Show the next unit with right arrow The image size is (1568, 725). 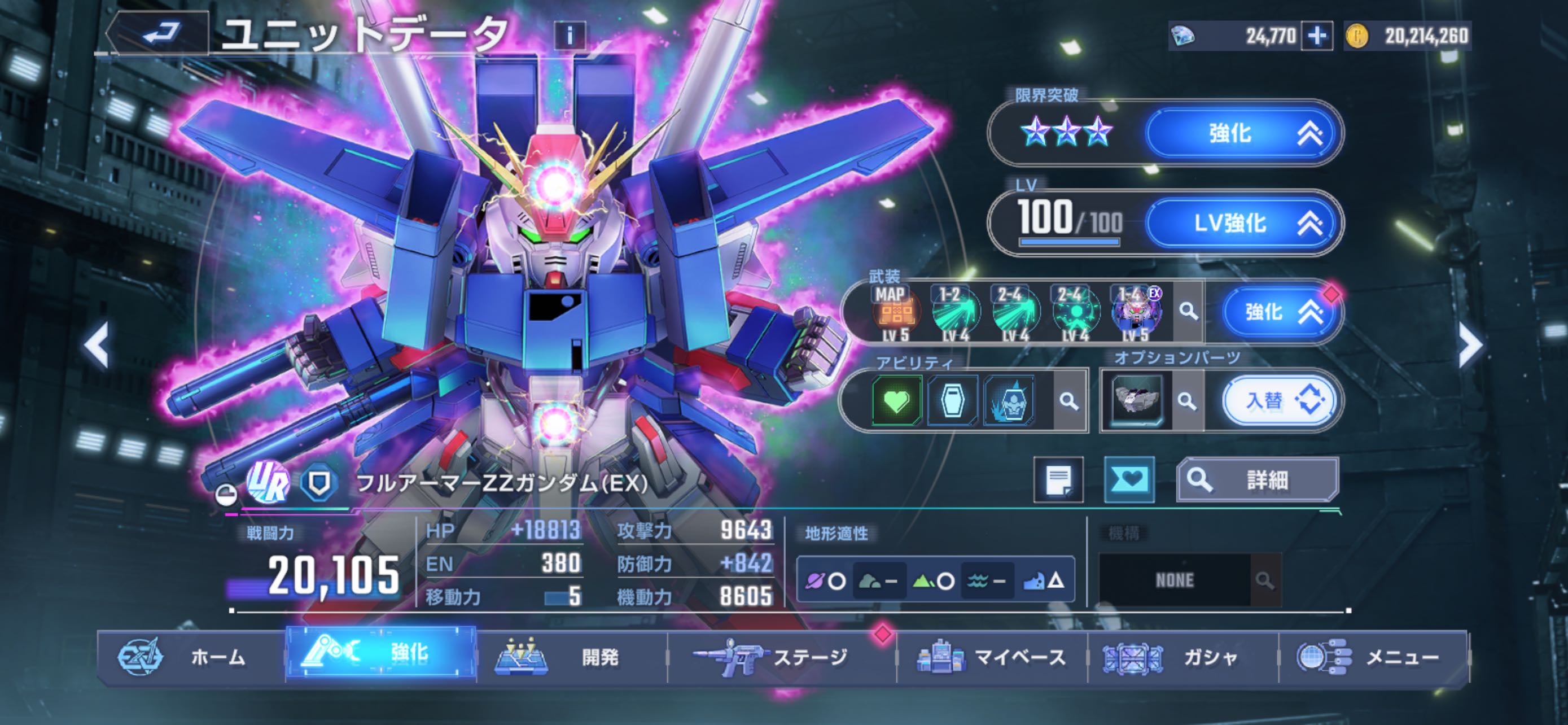[x=1470, y=344]
